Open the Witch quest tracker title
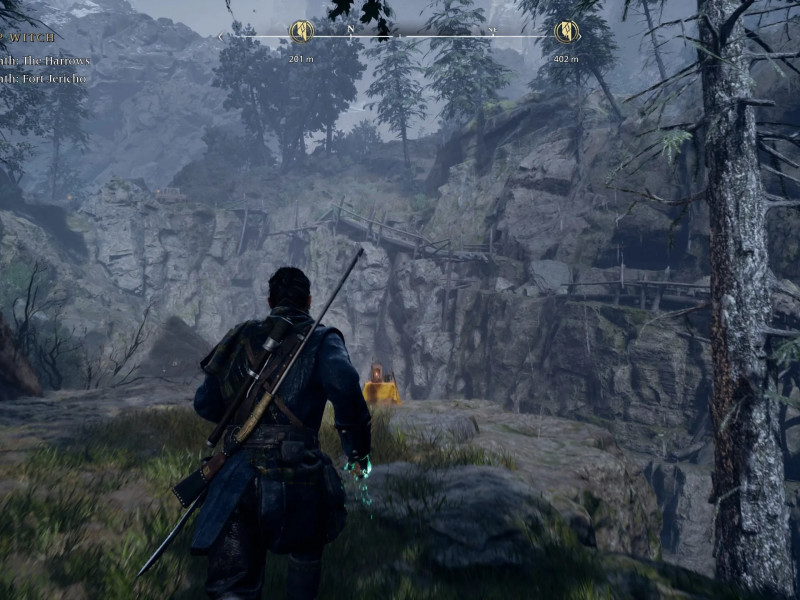 pos(32,38)
